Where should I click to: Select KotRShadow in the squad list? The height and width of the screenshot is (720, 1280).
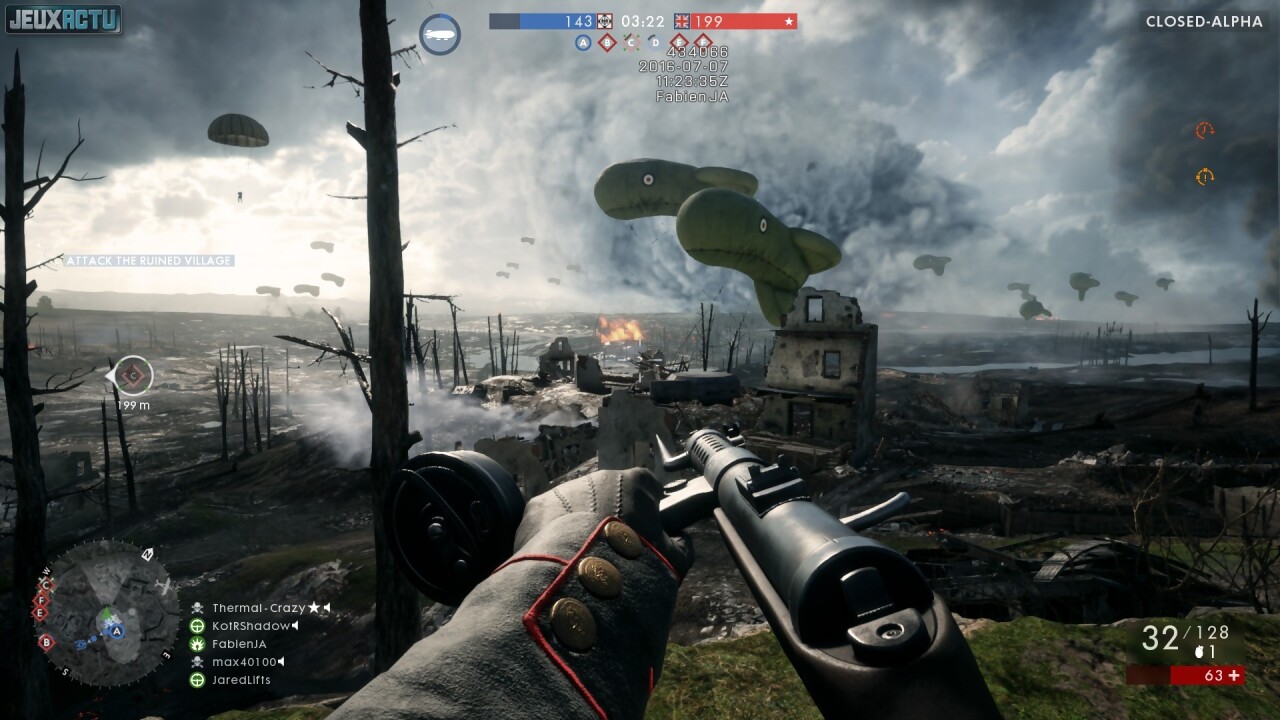250,626
